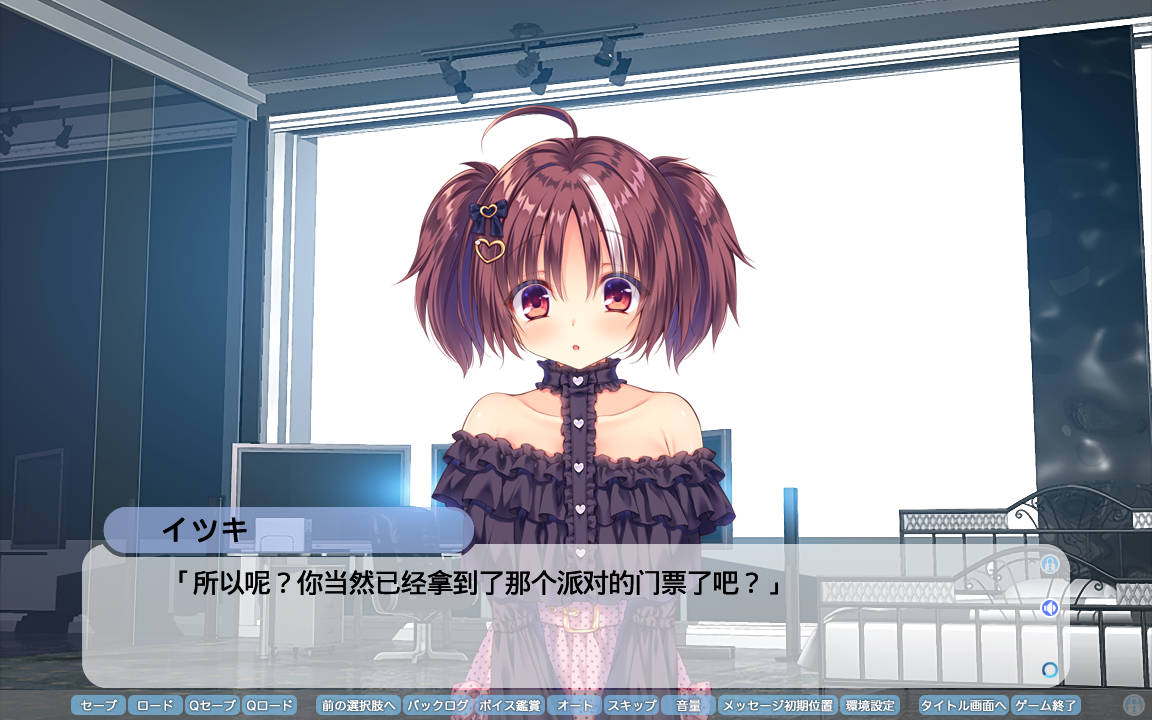
Task: Return to the previous choice (前の選択肢へ)
Action: (358, 705)
